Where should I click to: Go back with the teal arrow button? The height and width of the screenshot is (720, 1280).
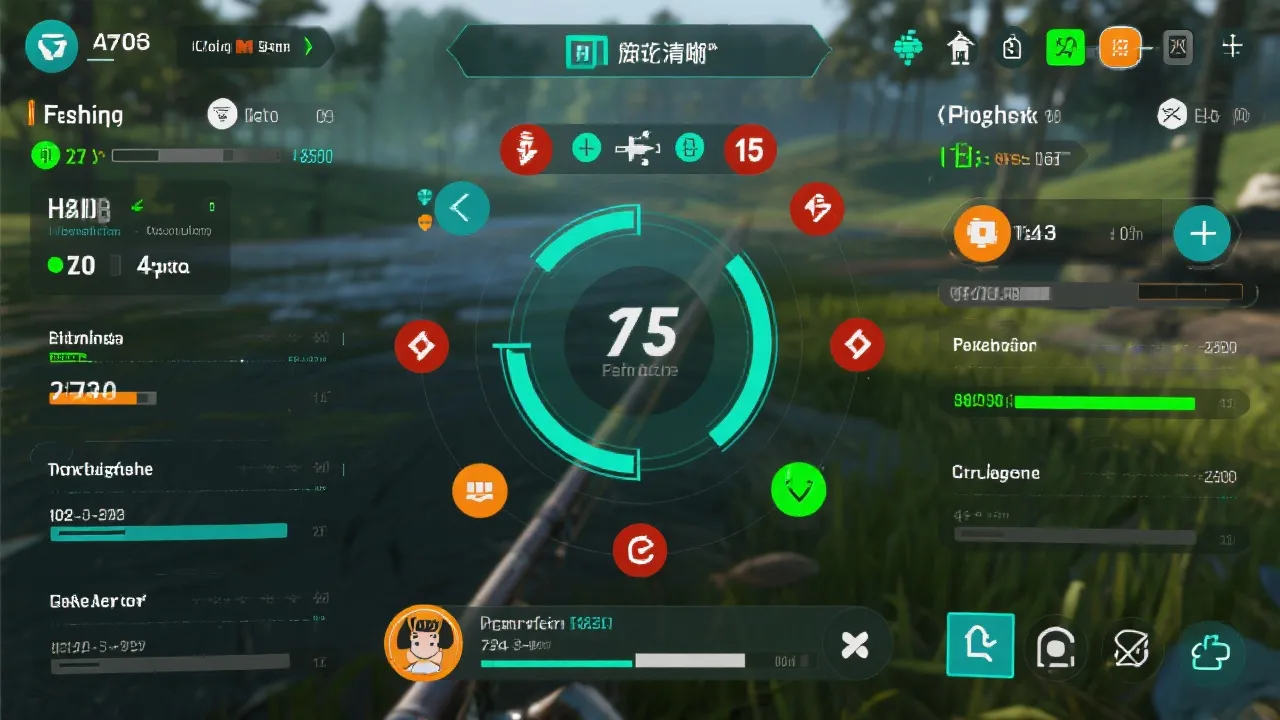tap(461, 208)
